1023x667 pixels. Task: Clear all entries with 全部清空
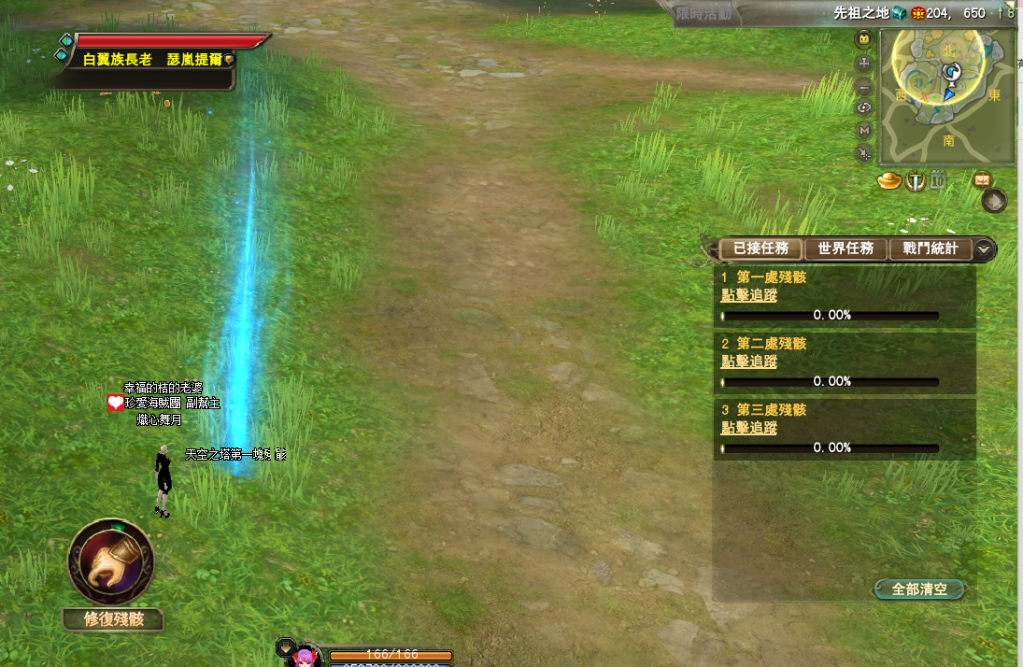click(919, 589)
